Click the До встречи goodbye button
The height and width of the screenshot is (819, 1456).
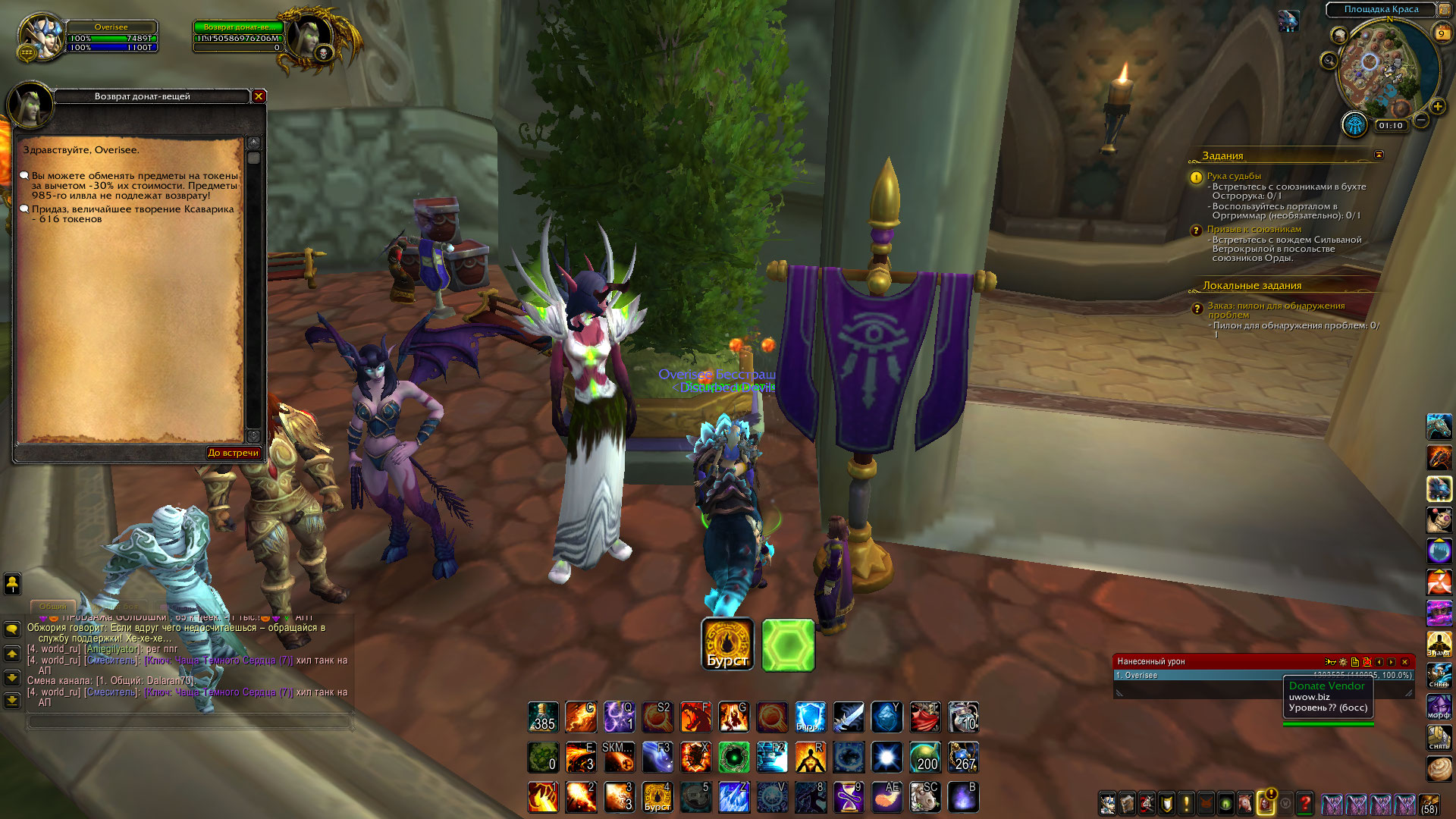pyautogui.click(x=234, y=453)
